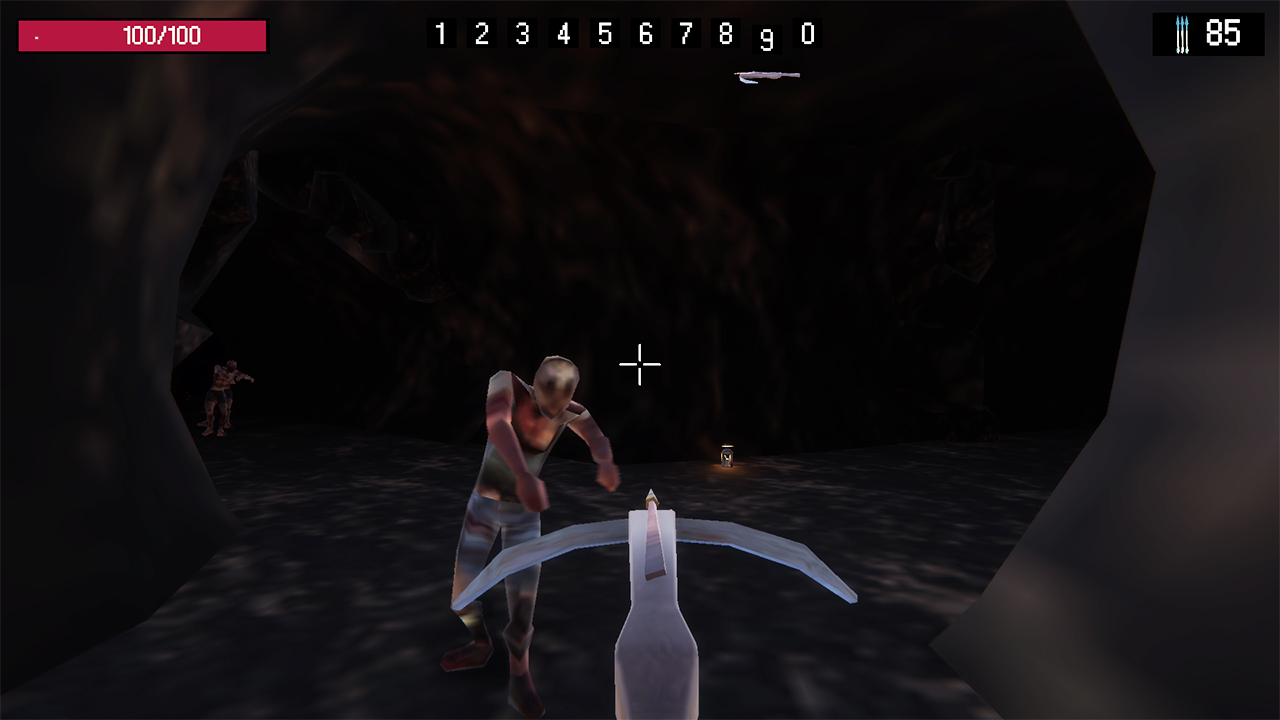The width and height of the screenshot is (1280, 720).
Task: Select weapon slot 3 in the hotbar
Action: coord(522,33)
